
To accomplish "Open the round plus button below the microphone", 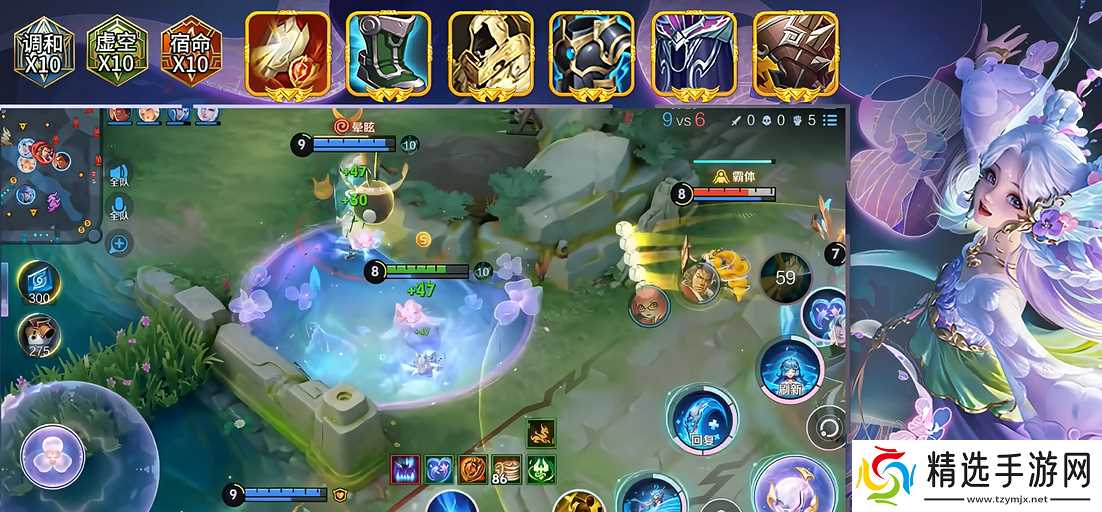I will (119, 242).
